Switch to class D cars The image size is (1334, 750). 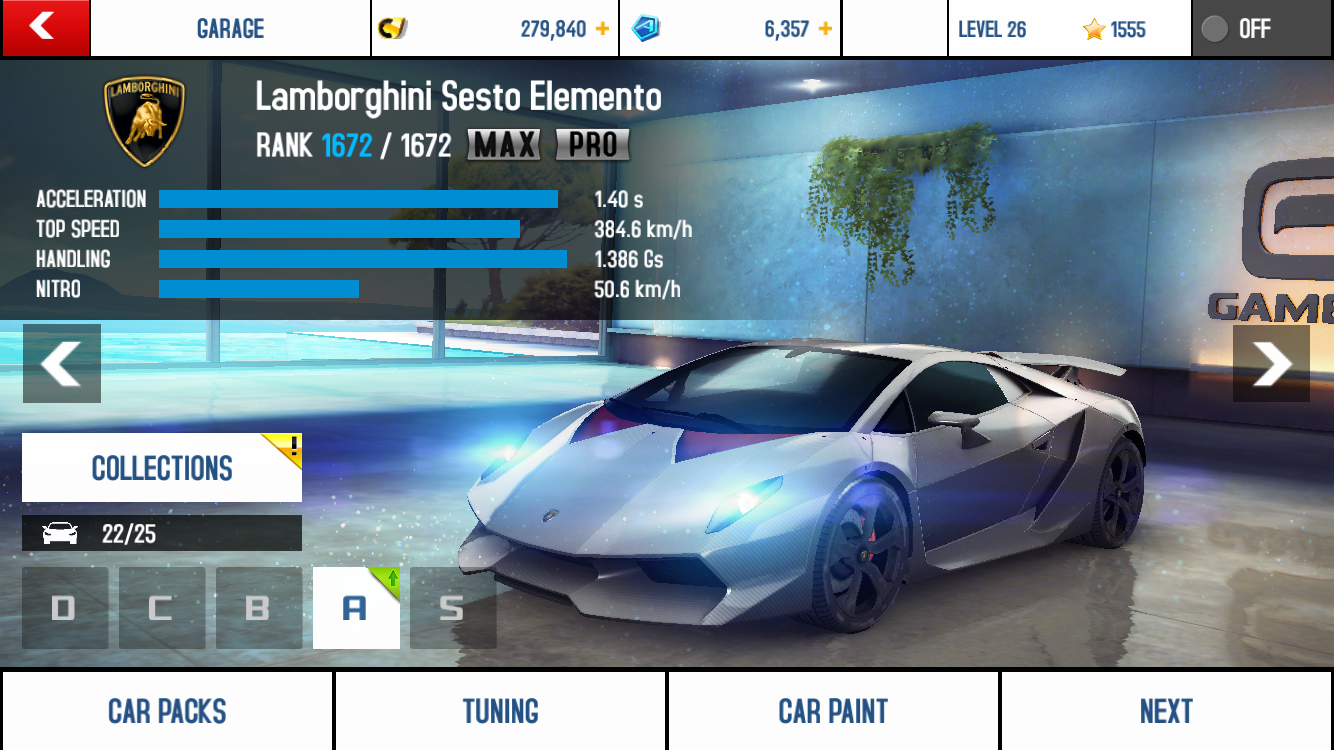(65, 608)
